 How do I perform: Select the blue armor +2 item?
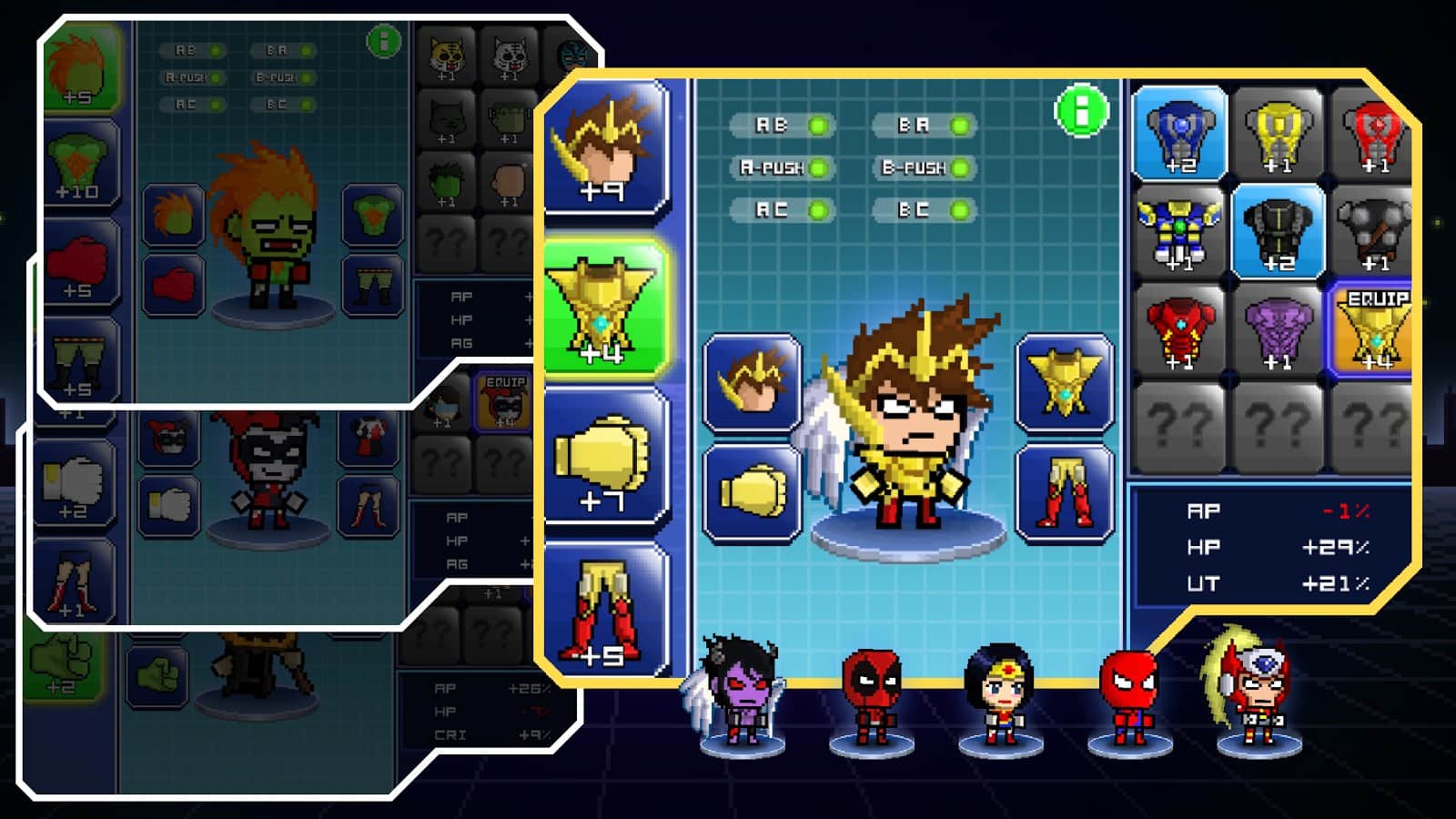click(1180, 133)
